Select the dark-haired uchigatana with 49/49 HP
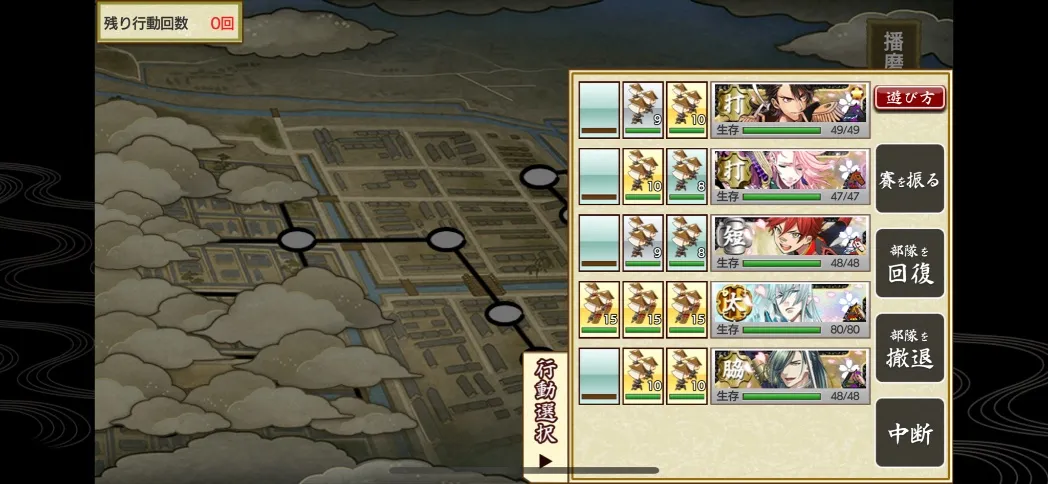The width and height of the screenshot is (1048, 484). tap(789, 110)
